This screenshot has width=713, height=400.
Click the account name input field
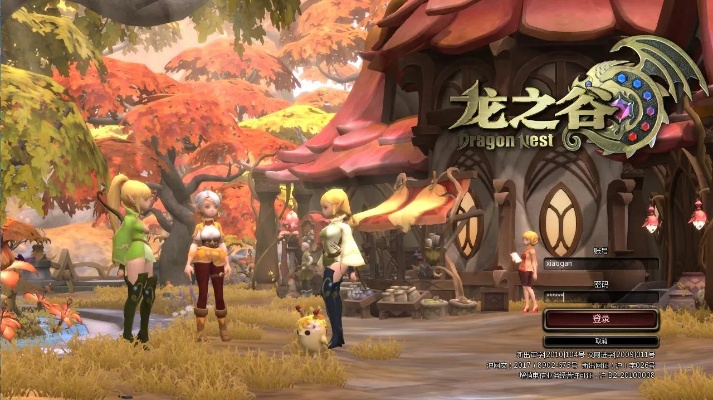(x=600, y=265)
